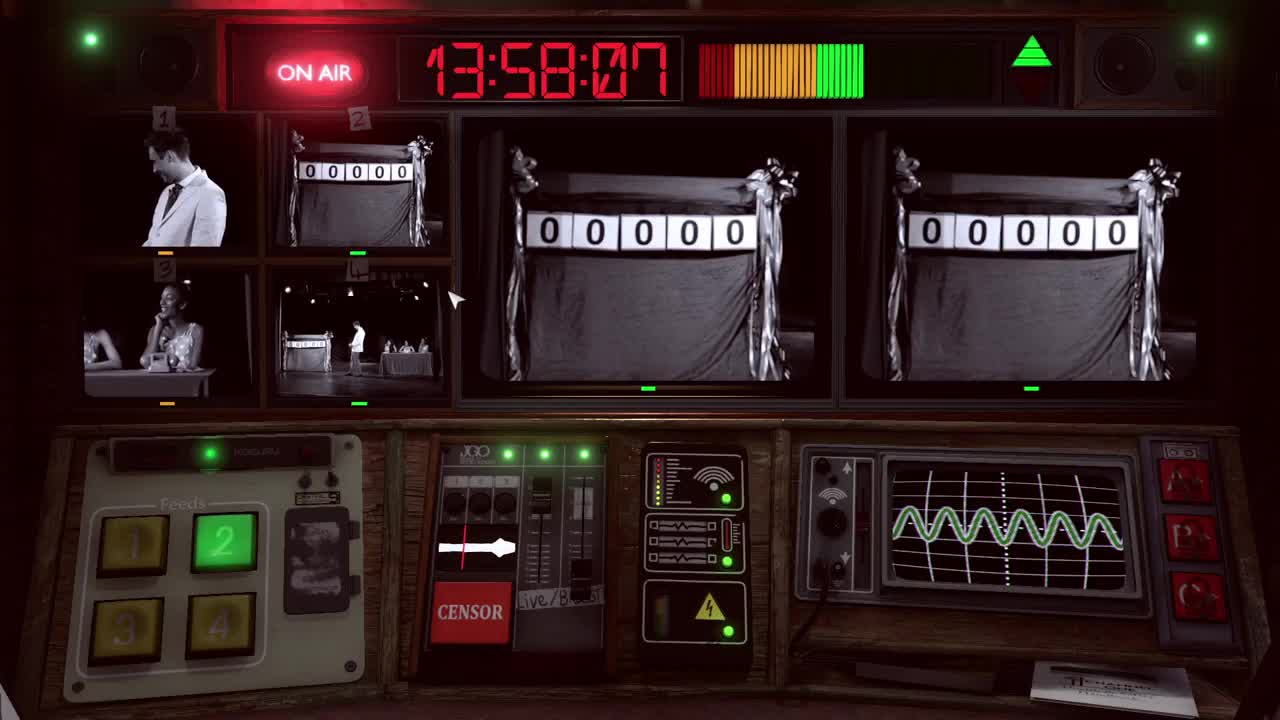
Task: Select camera preview monitor 3 showing the interviewer
Action: point(158,330)
